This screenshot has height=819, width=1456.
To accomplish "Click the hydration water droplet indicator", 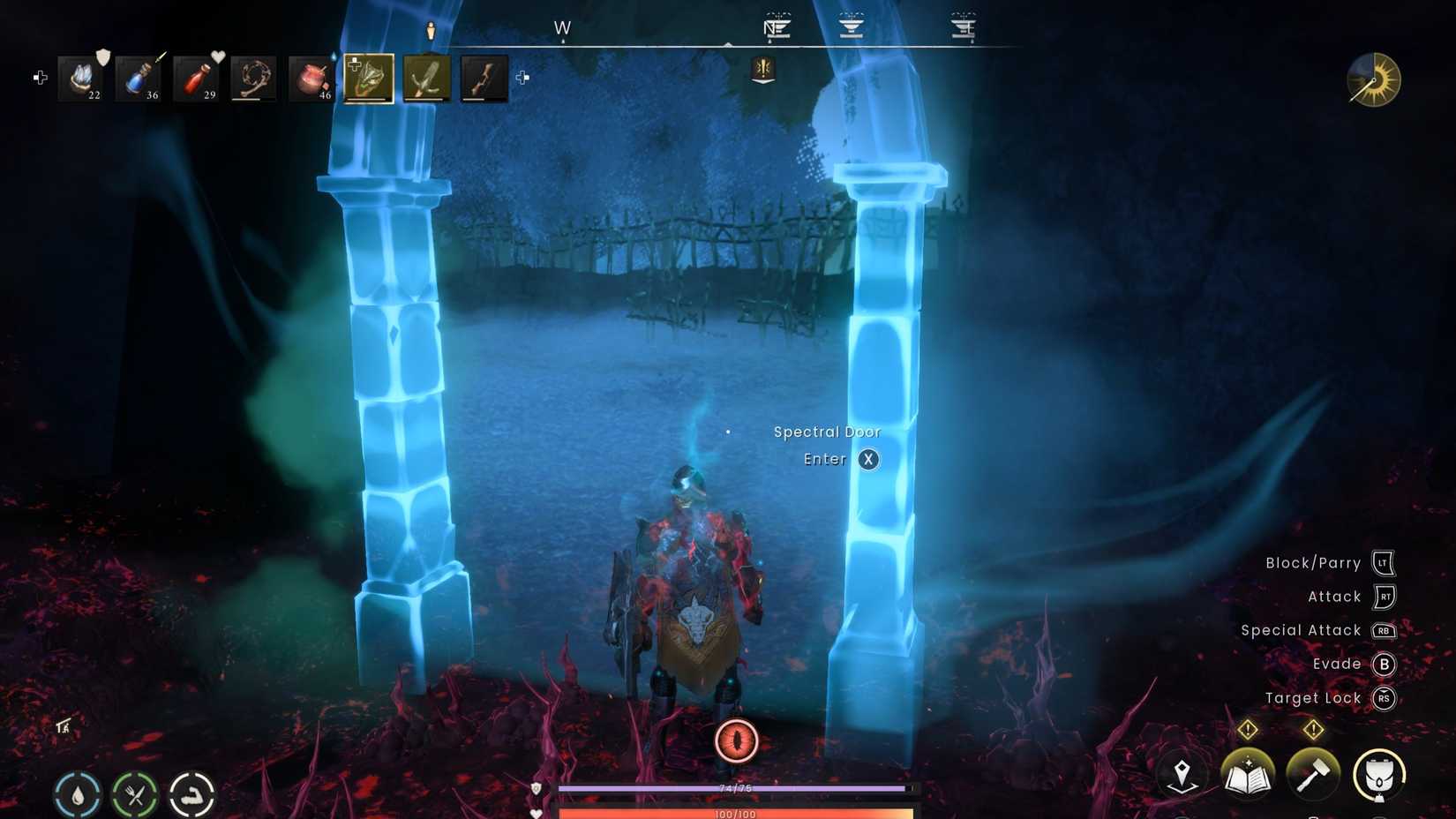I will point(76,793).
